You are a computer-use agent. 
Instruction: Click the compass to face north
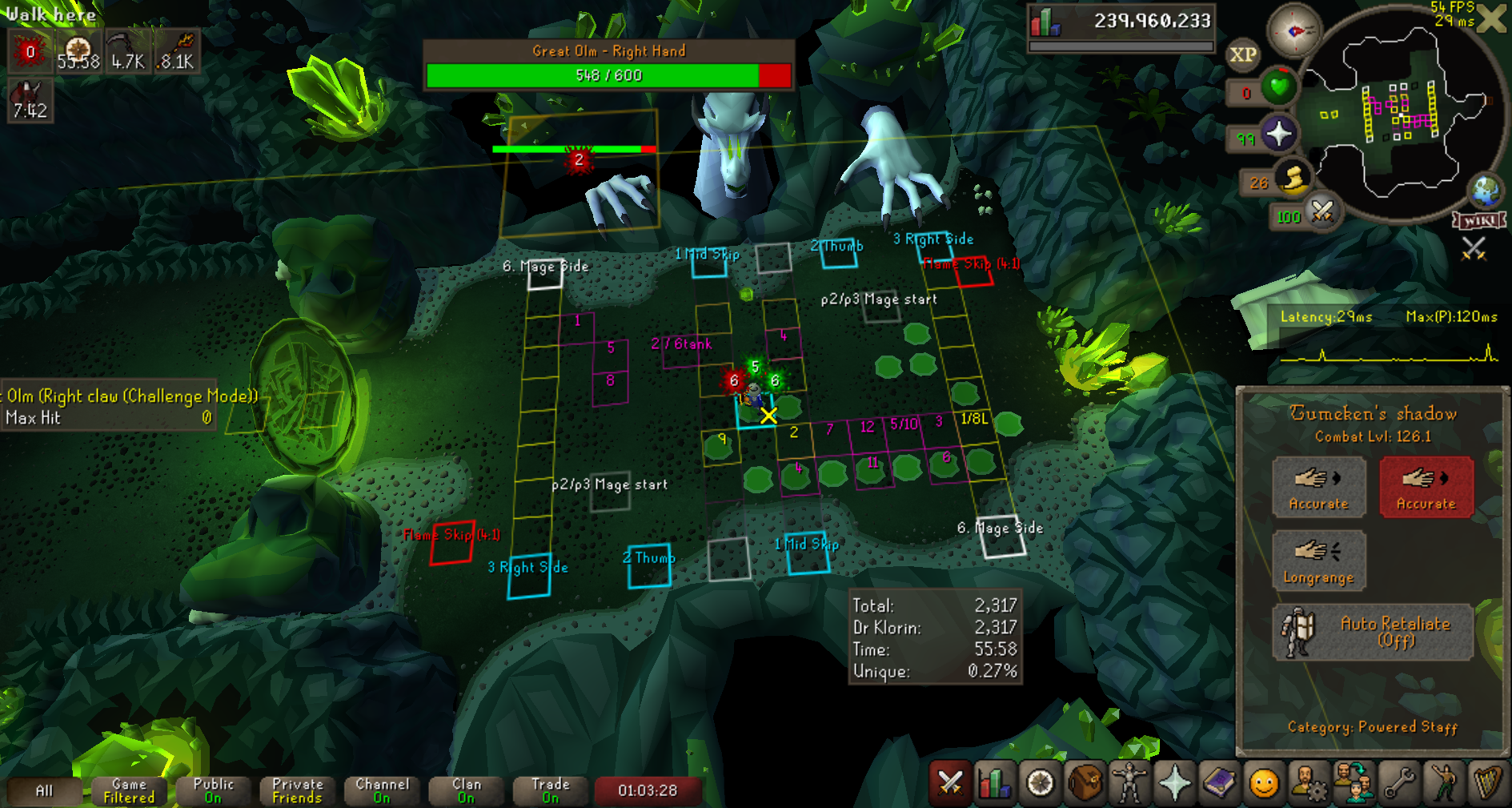1294,31
